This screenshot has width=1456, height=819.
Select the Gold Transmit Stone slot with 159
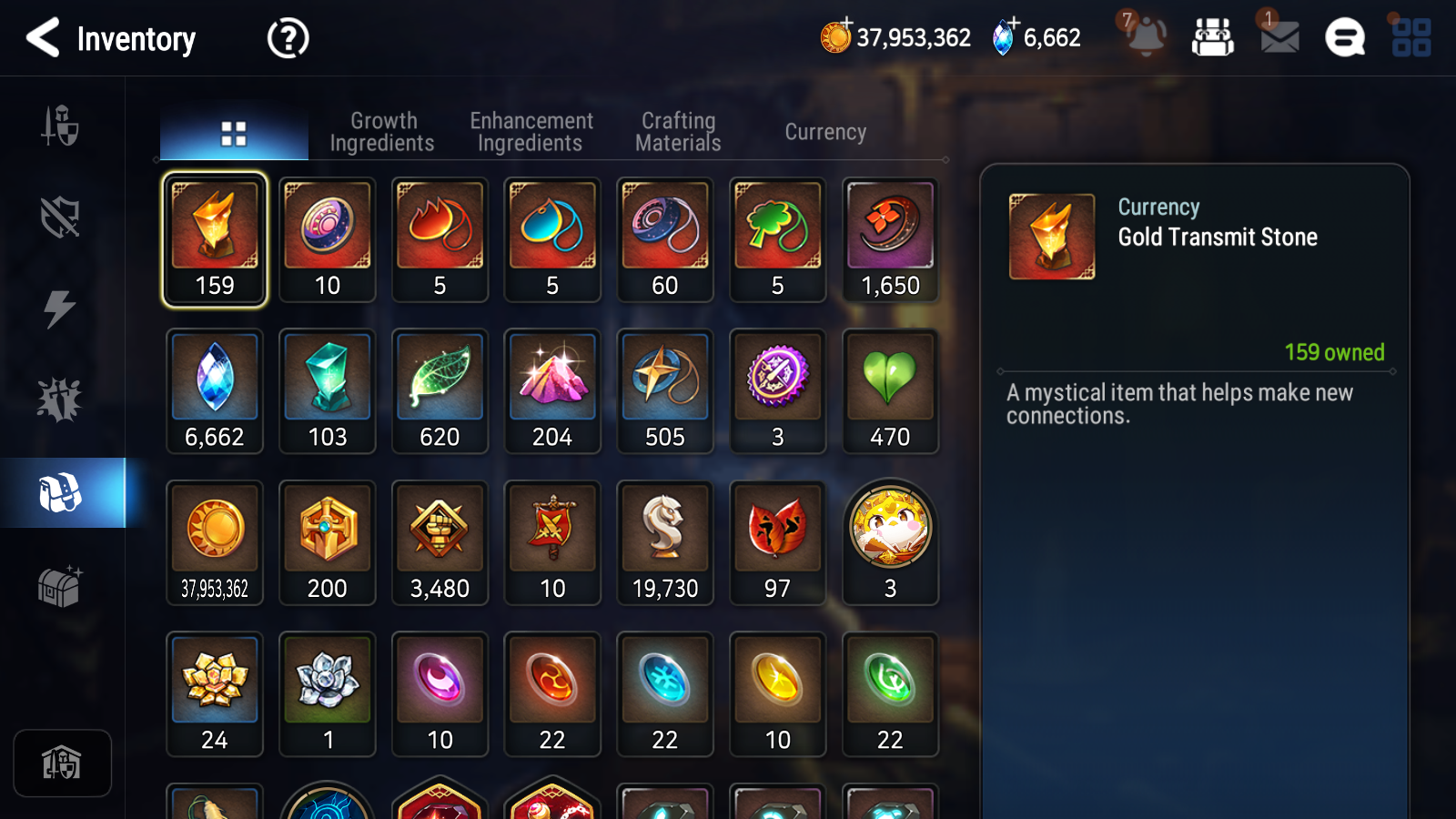(x=215, y=239)
